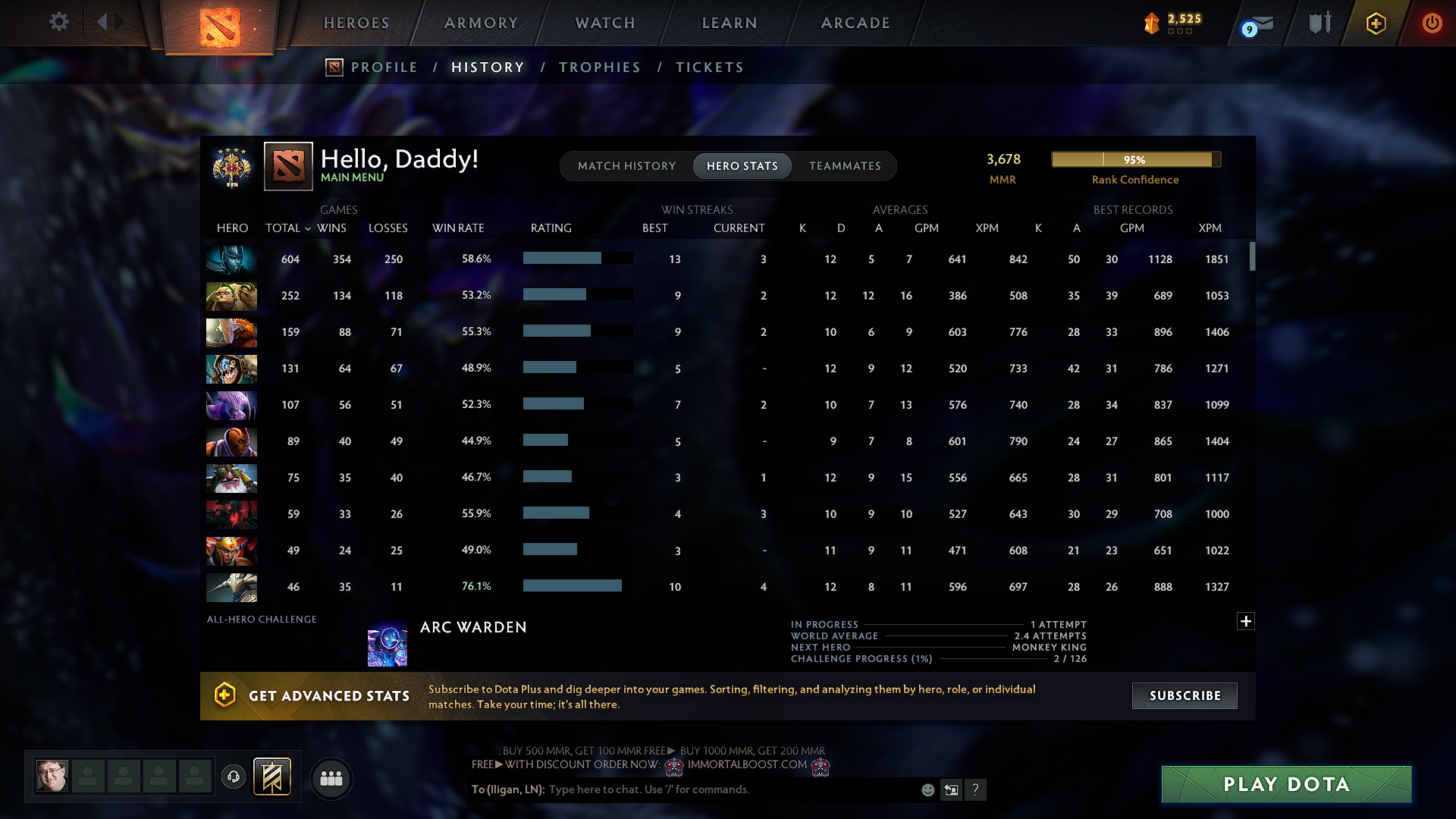Click the PLAY DOTA button
Image resolution: width=1456 pixels, height=819 pixels.
[1285, 784]
